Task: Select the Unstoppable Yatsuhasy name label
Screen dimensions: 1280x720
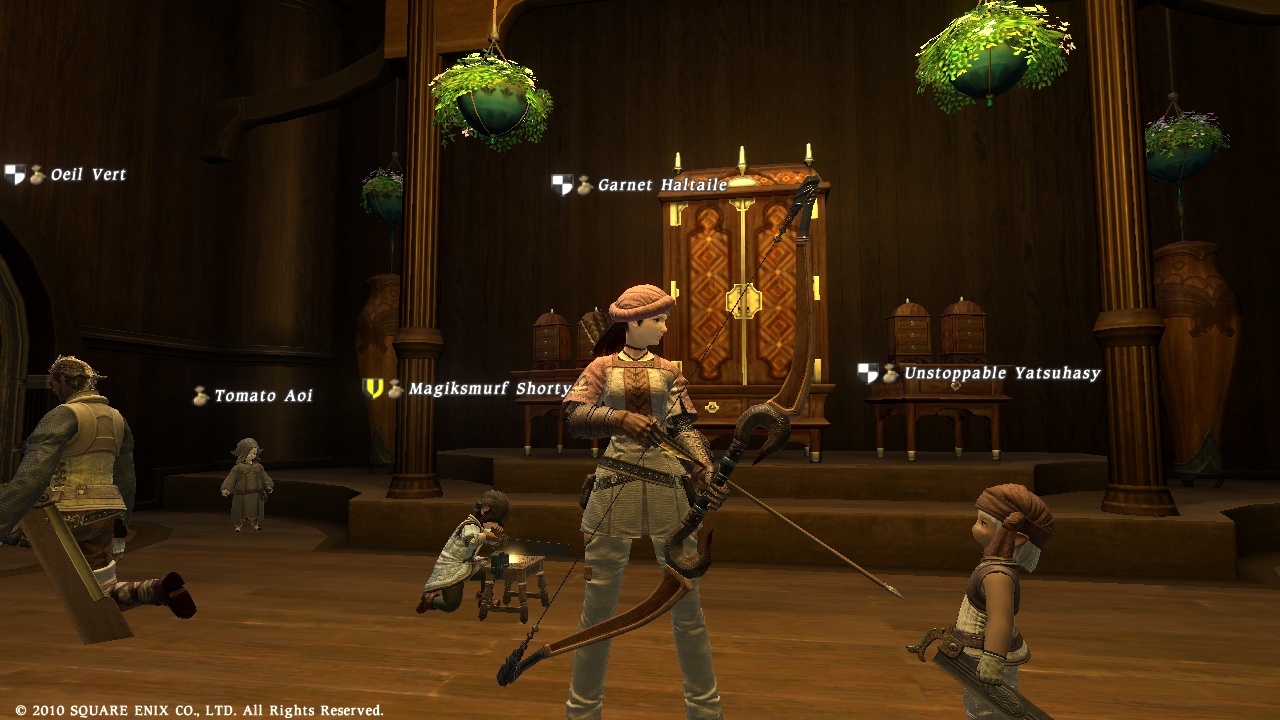Action: coord(1001,373)
